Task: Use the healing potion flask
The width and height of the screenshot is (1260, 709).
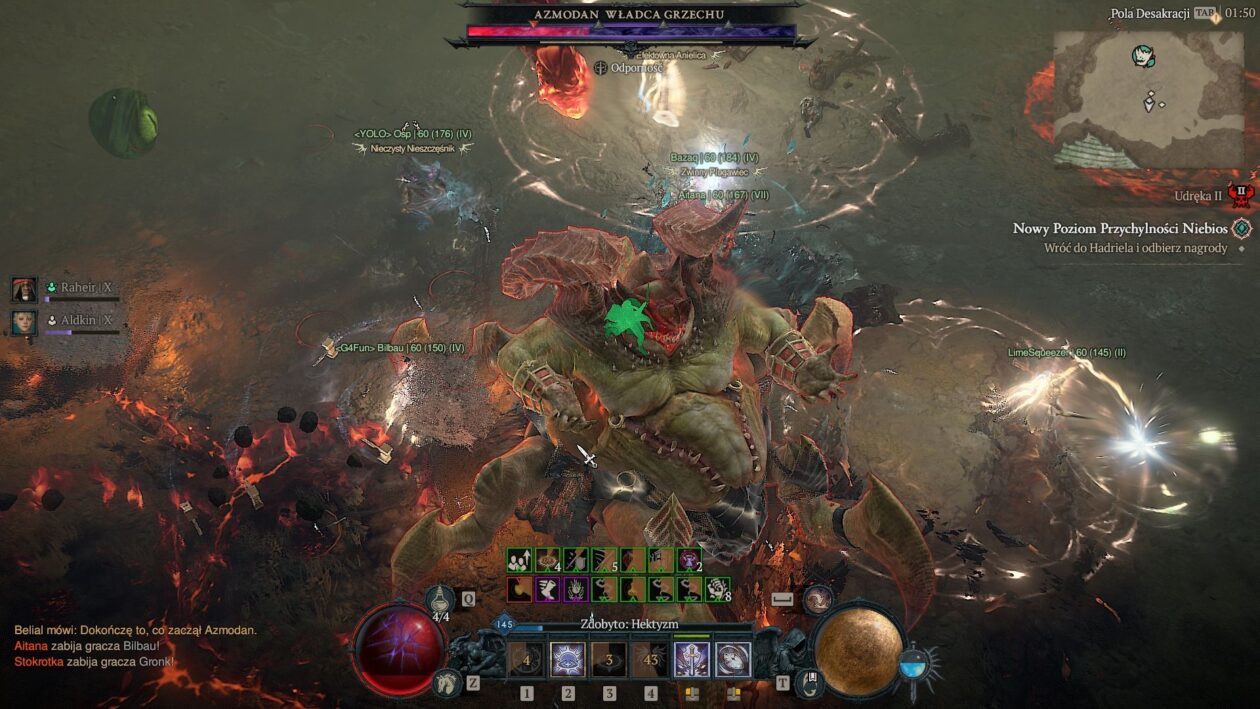Action: [441, 600]
